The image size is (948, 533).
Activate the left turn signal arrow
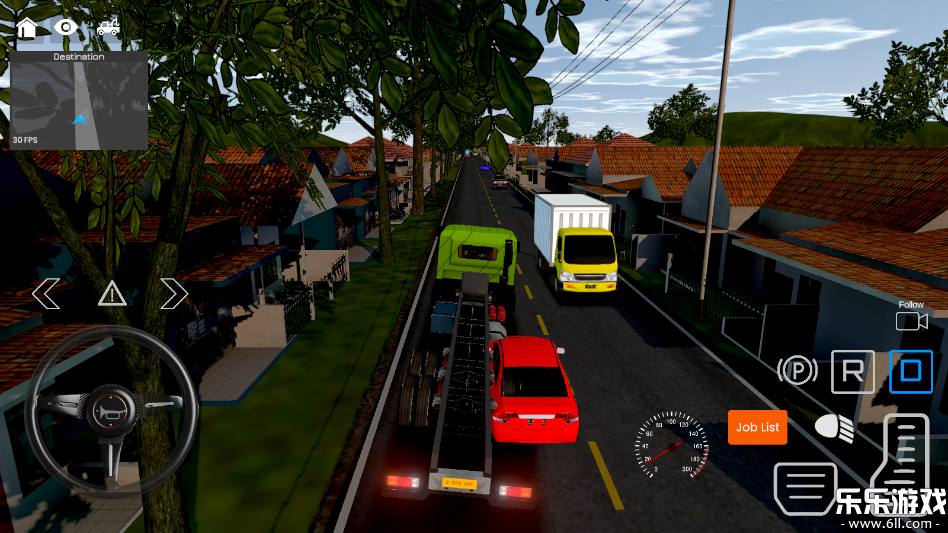tap(46, 294)
